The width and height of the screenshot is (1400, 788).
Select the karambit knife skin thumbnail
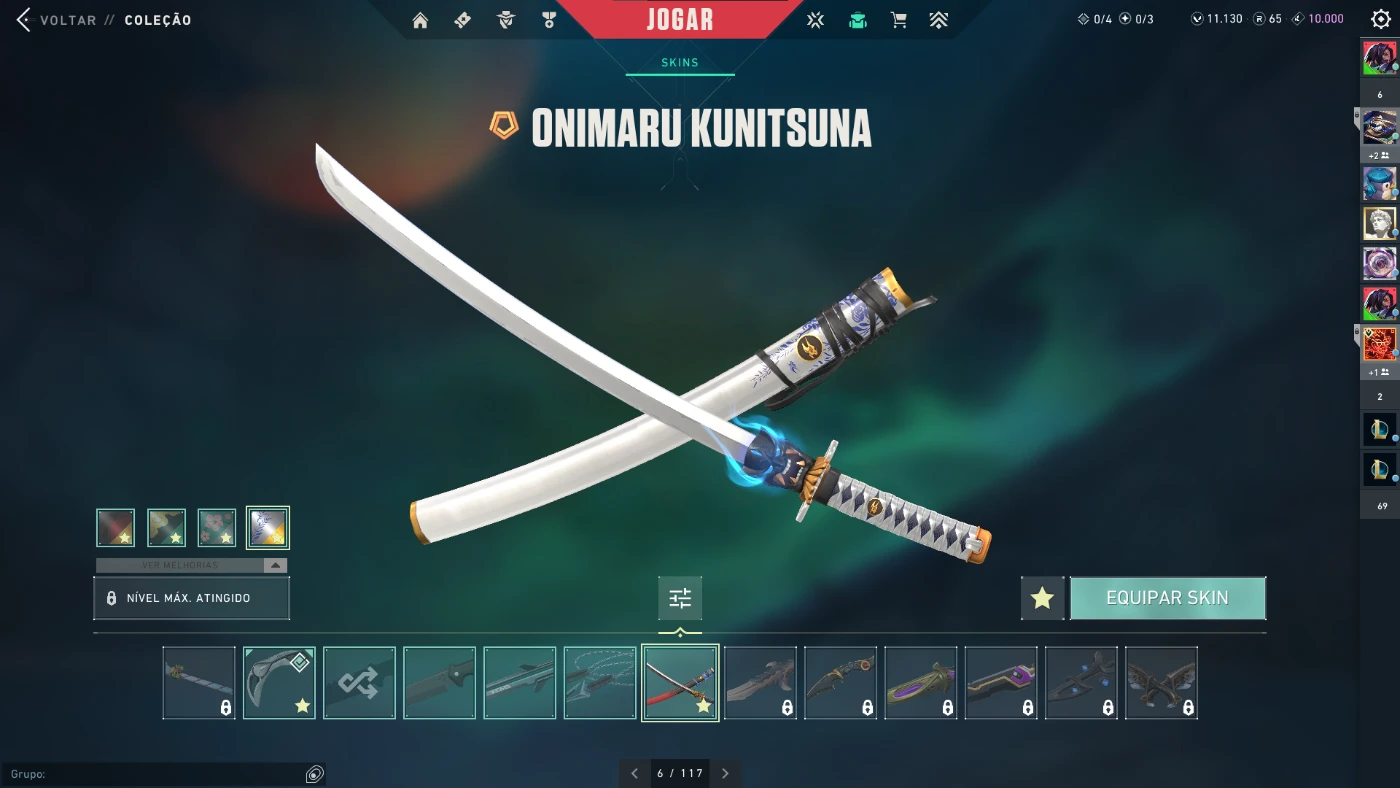pyautogui.click(x=279, y=683)
